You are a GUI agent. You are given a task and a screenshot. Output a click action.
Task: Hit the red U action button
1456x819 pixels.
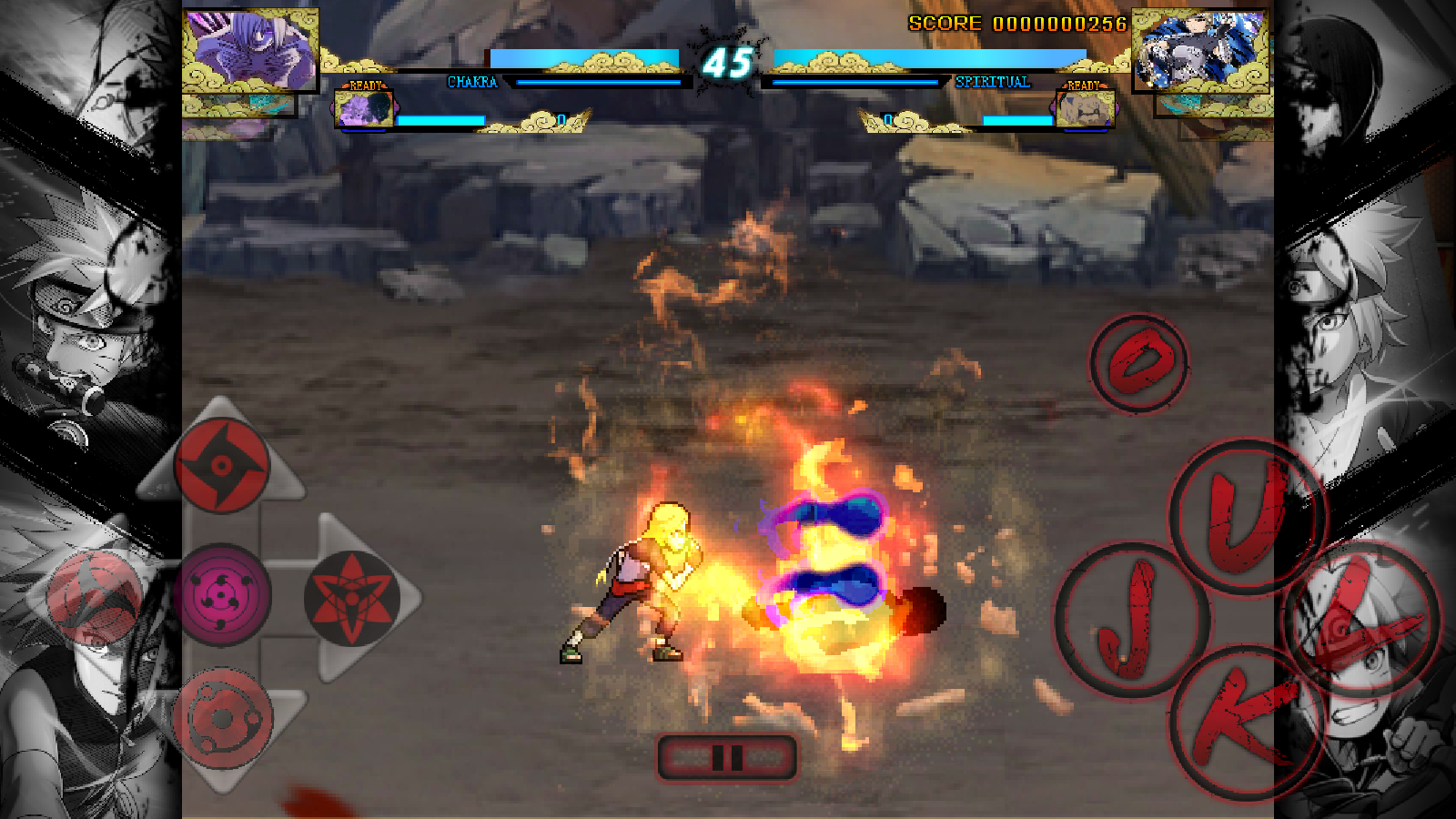1246,516
